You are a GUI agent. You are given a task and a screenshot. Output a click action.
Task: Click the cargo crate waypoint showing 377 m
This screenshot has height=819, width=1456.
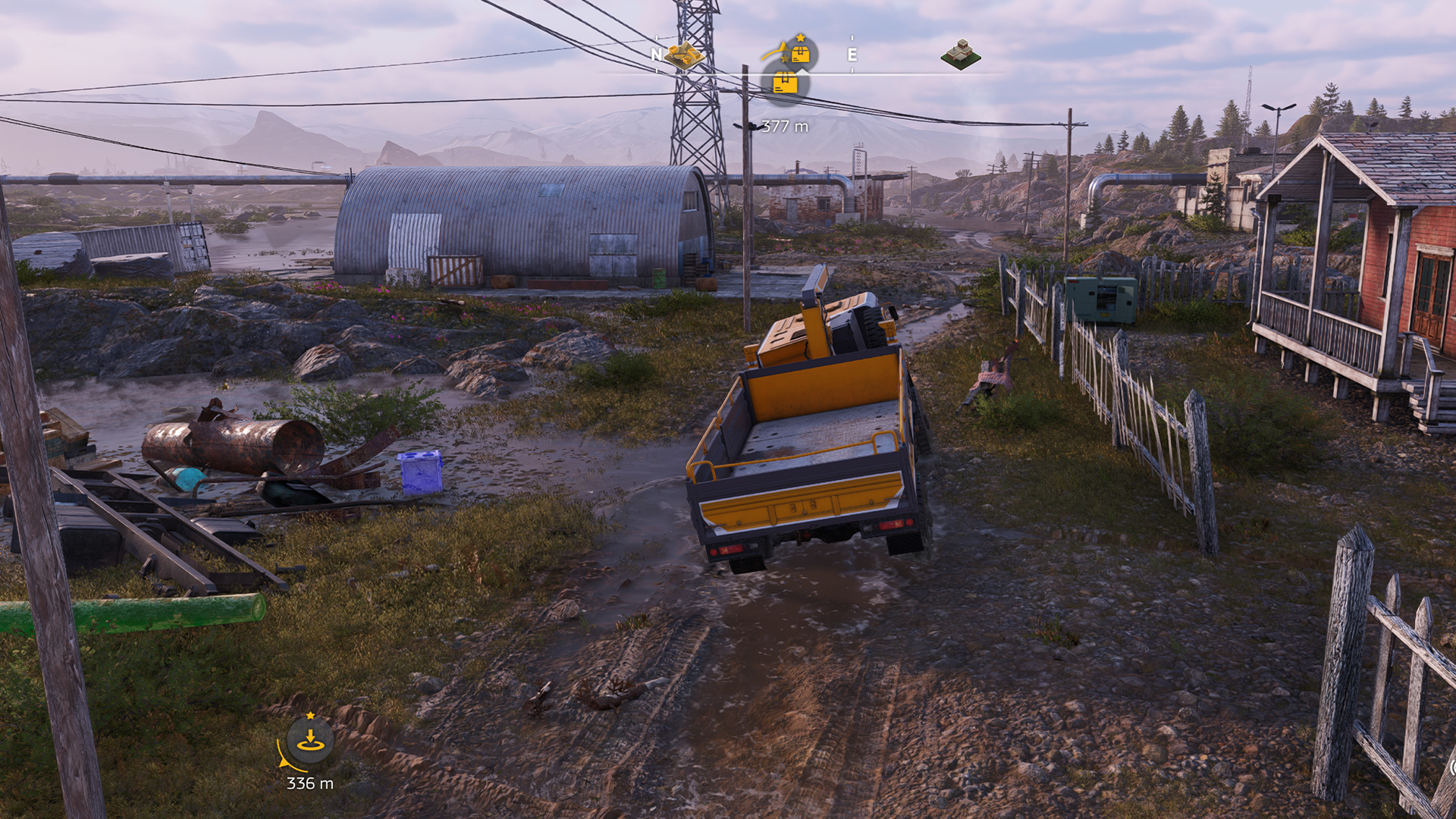pos(785,83)
